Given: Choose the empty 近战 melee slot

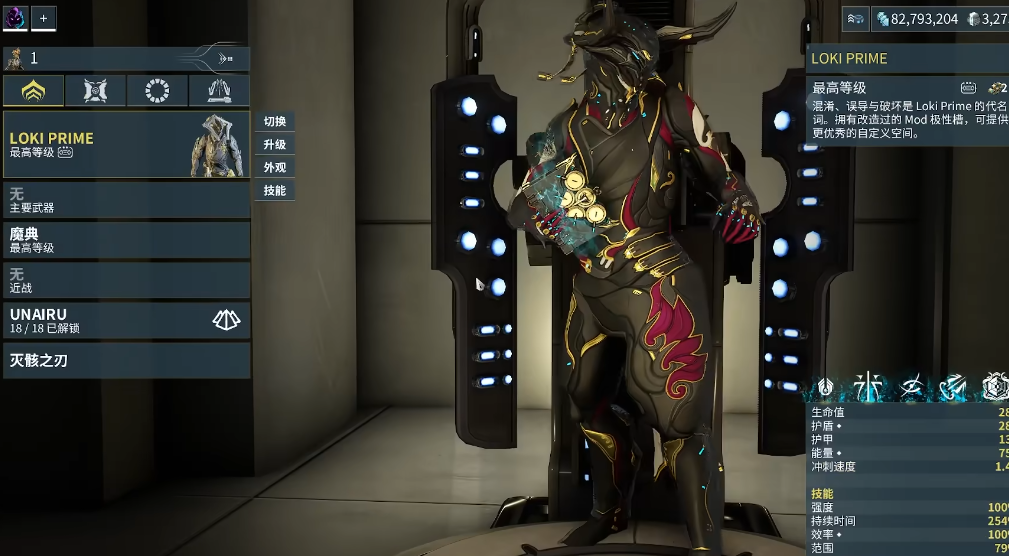Looking at the screenshot, I should click(125, 280).
